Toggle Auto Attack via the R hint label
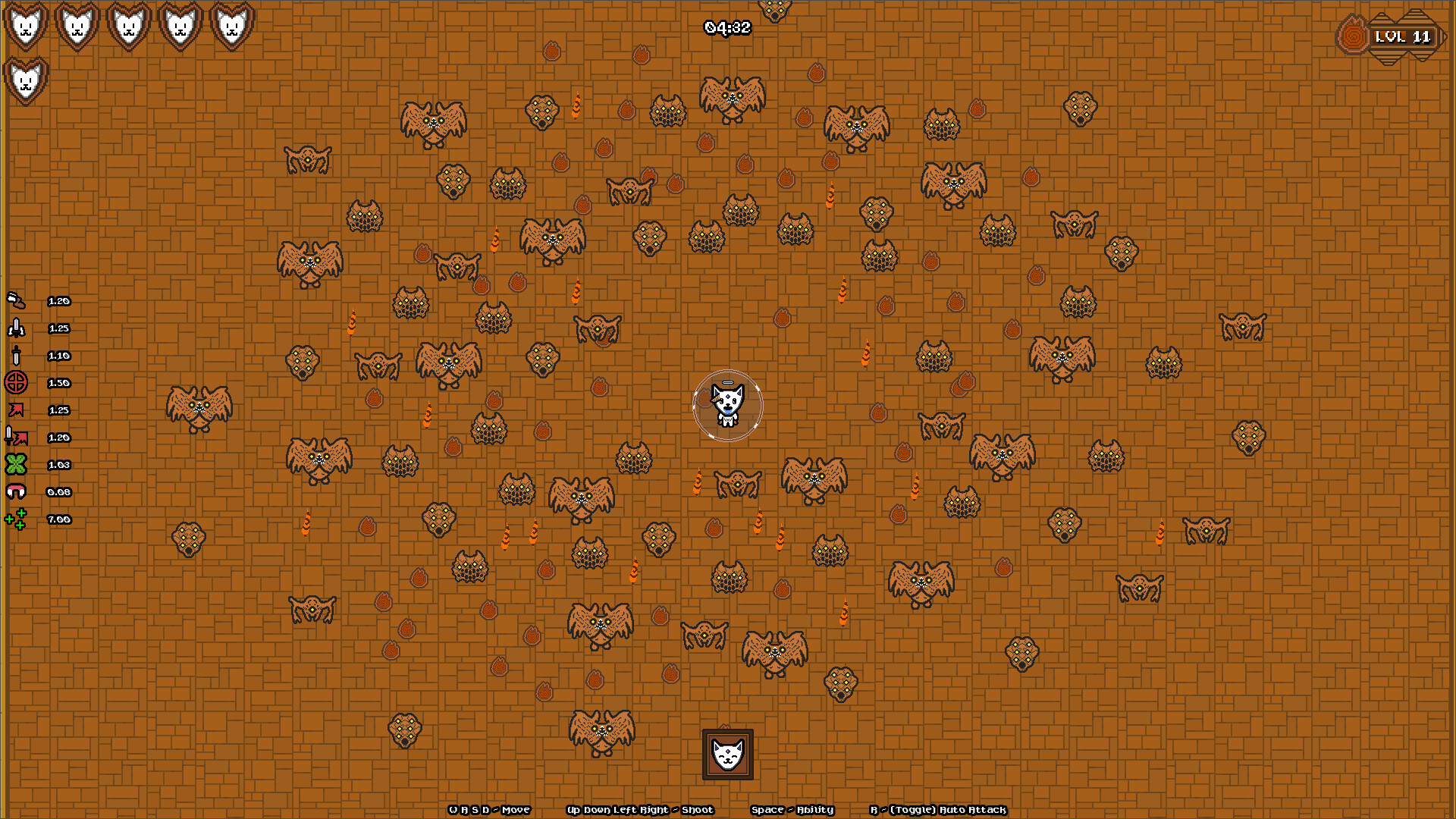This screenshot has height=819, width=1456. point(938,810)
